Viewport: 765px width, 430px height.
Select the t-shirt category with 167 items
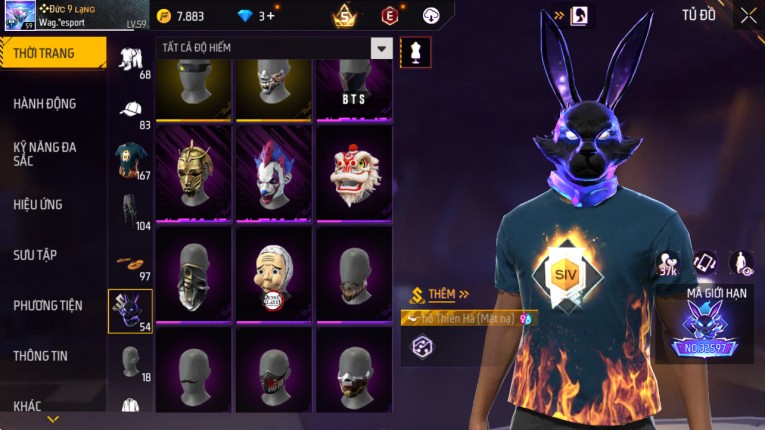pyautogui.click(x=130, y=160)
